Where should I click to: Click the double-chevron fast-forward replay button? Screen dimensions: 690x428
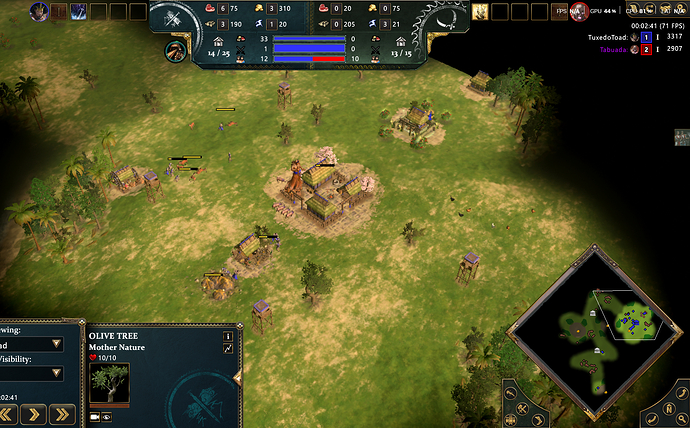63,413
